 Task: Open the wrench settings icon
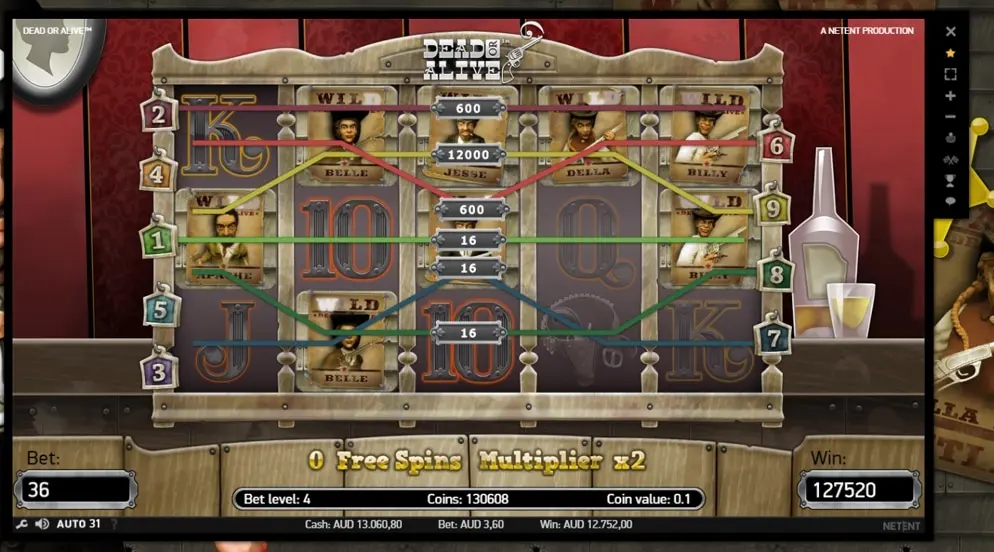coord(22,524)
